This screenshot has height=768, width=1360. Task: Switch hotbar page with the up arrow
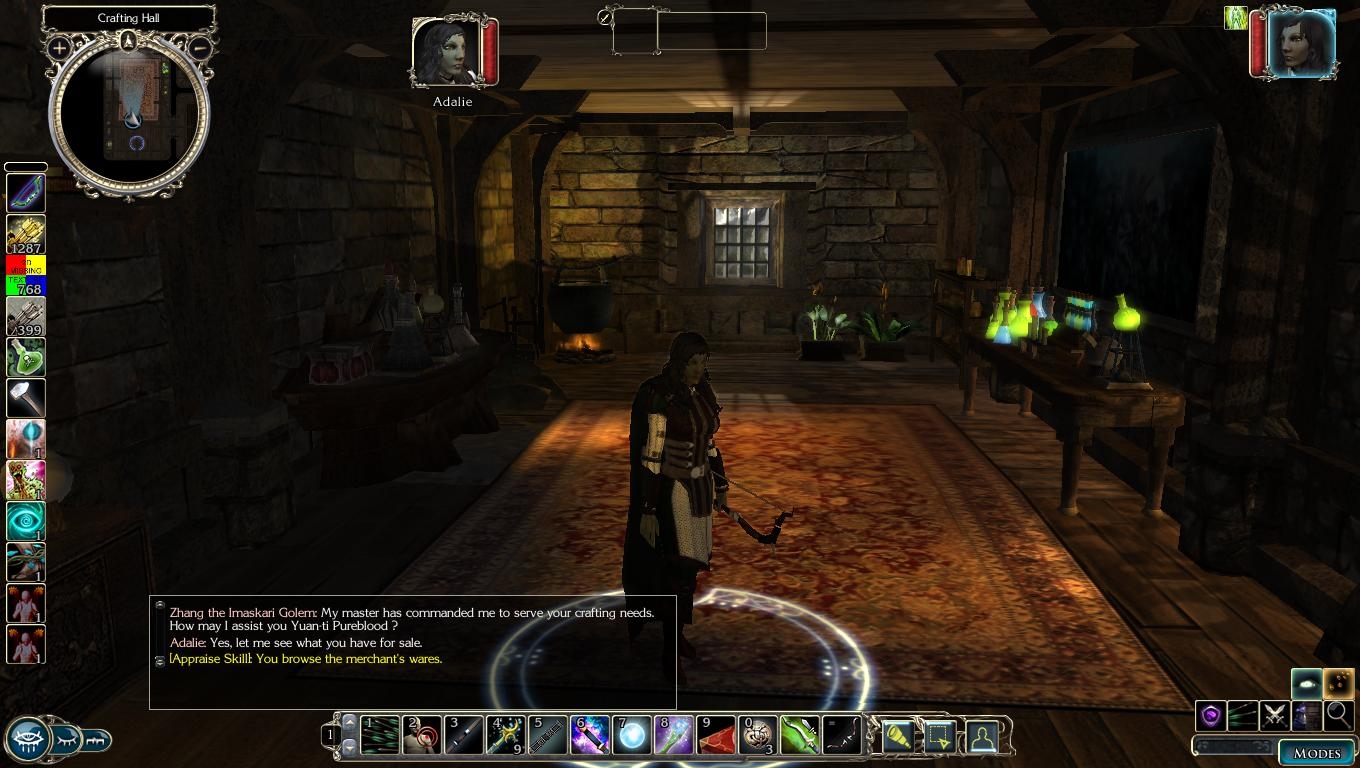pyautogui.click(x=349, y=722)
